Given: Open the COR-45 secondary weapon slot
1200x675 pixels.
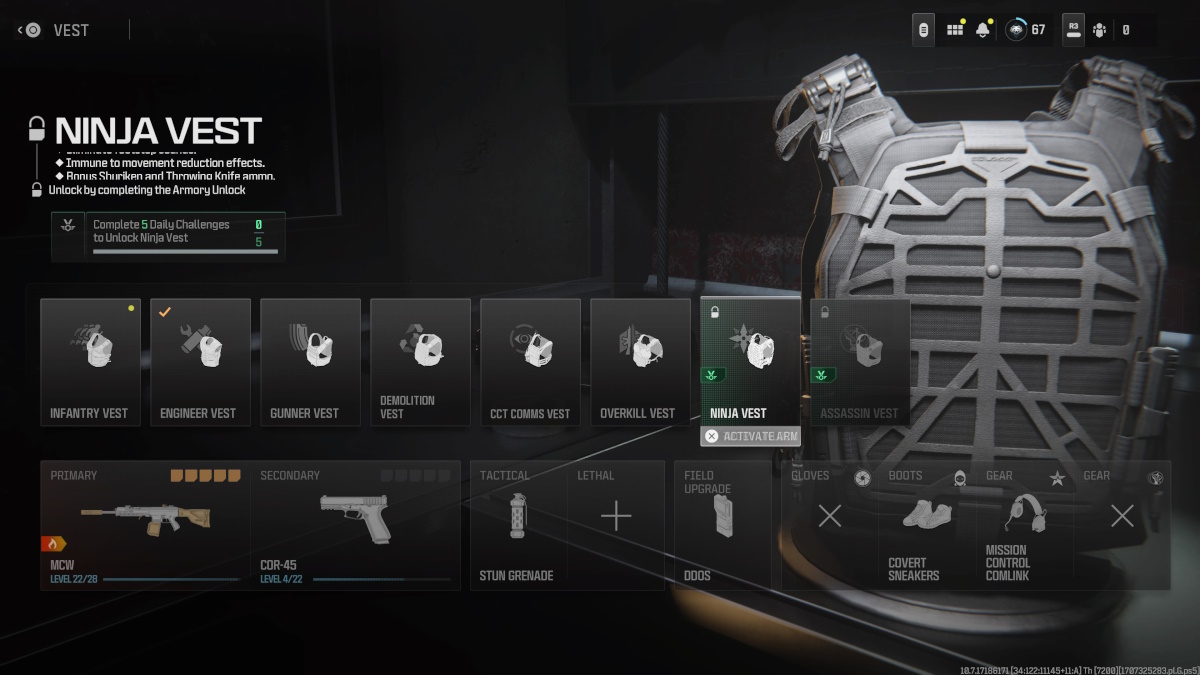Looking at the screenshot, I should (x=355, y=525).
